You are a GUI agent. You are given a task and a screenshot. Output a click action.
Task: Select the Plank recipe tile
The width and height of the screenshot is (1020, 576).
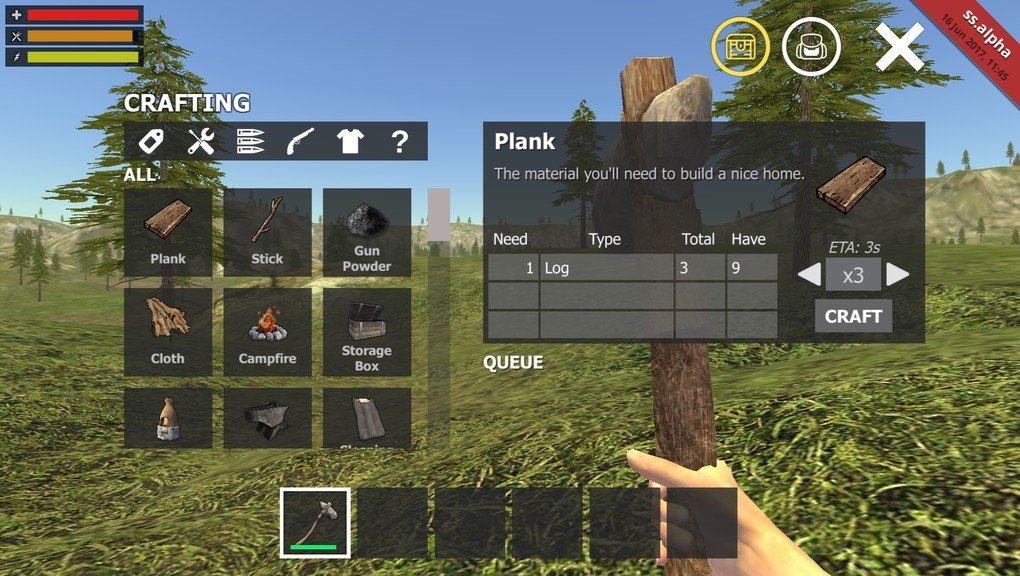click(168, 232)
